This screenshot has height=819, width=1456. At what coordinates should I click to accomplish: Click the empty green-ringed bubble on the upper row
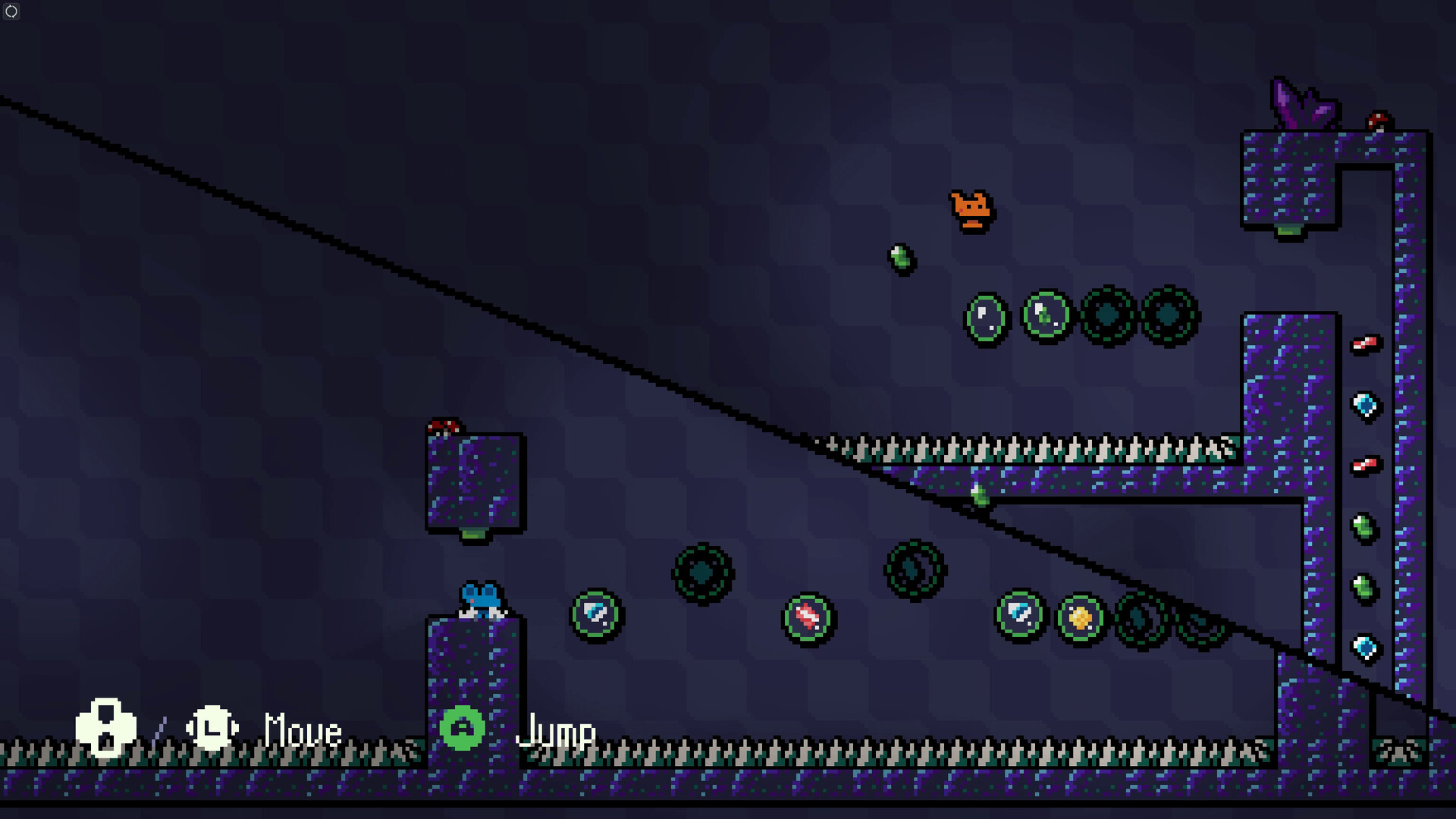coord(986,316)
